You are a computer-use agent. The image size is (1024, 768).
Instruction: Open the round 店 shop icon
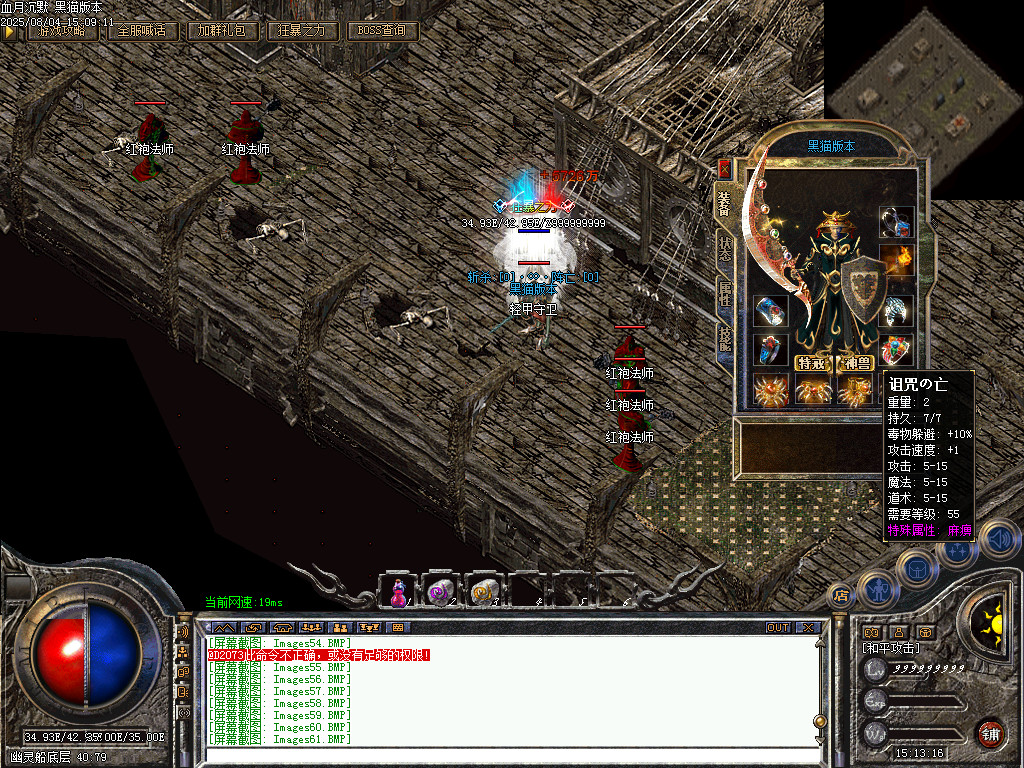(x=840, y=596)
